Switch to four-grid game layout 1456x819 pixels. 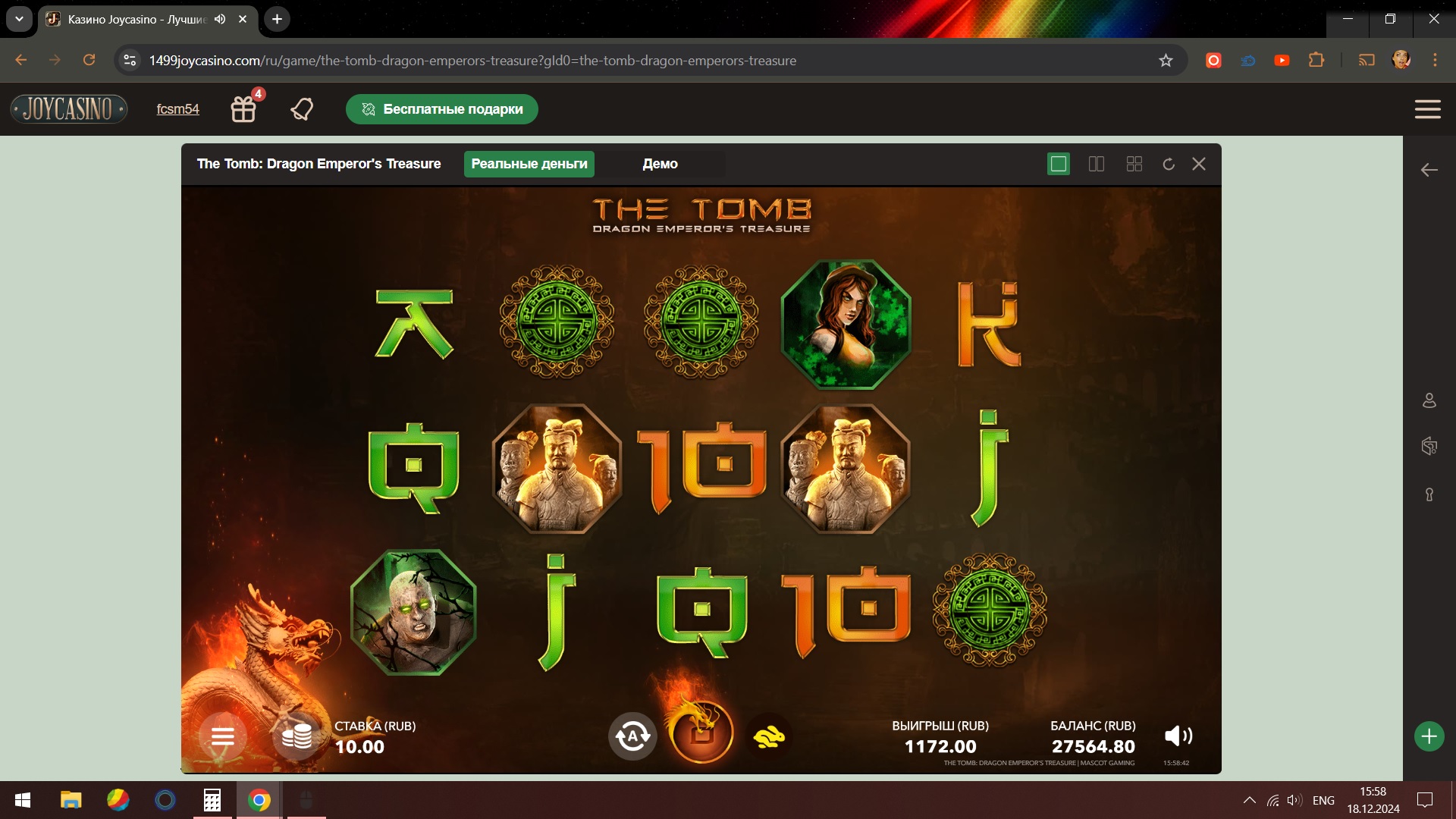pyautogui.click(x=1134, y=164)
